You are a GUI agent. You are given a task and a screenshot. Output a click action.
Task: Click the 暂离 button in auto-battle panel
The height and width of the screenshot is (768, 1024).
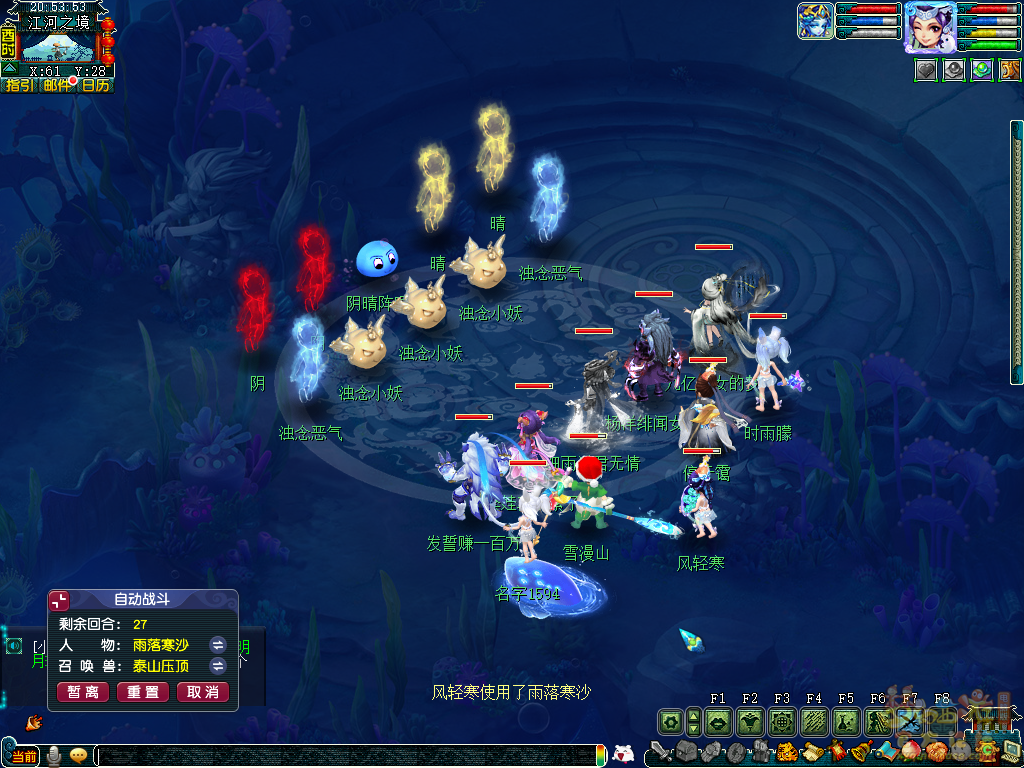click(x=84, y=692)
